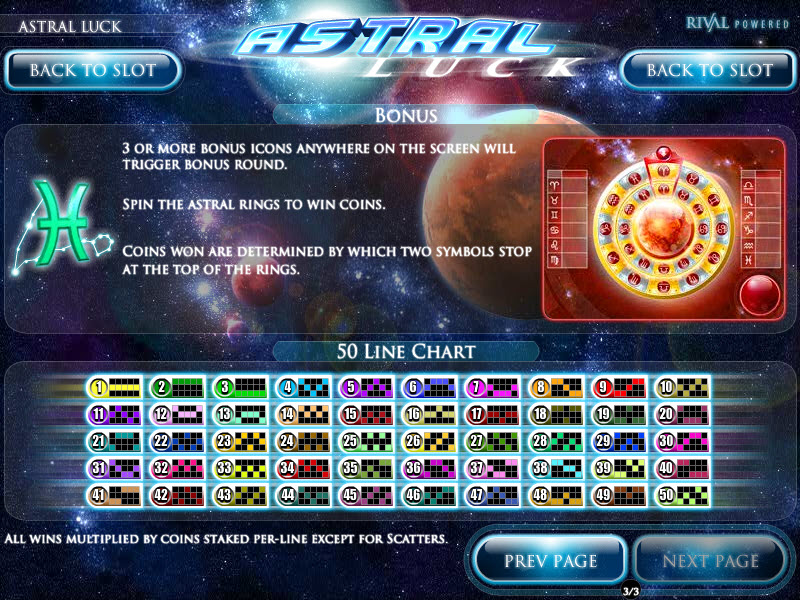
Task: Click the dimmed Next Page button
Action: pos(710,560)
